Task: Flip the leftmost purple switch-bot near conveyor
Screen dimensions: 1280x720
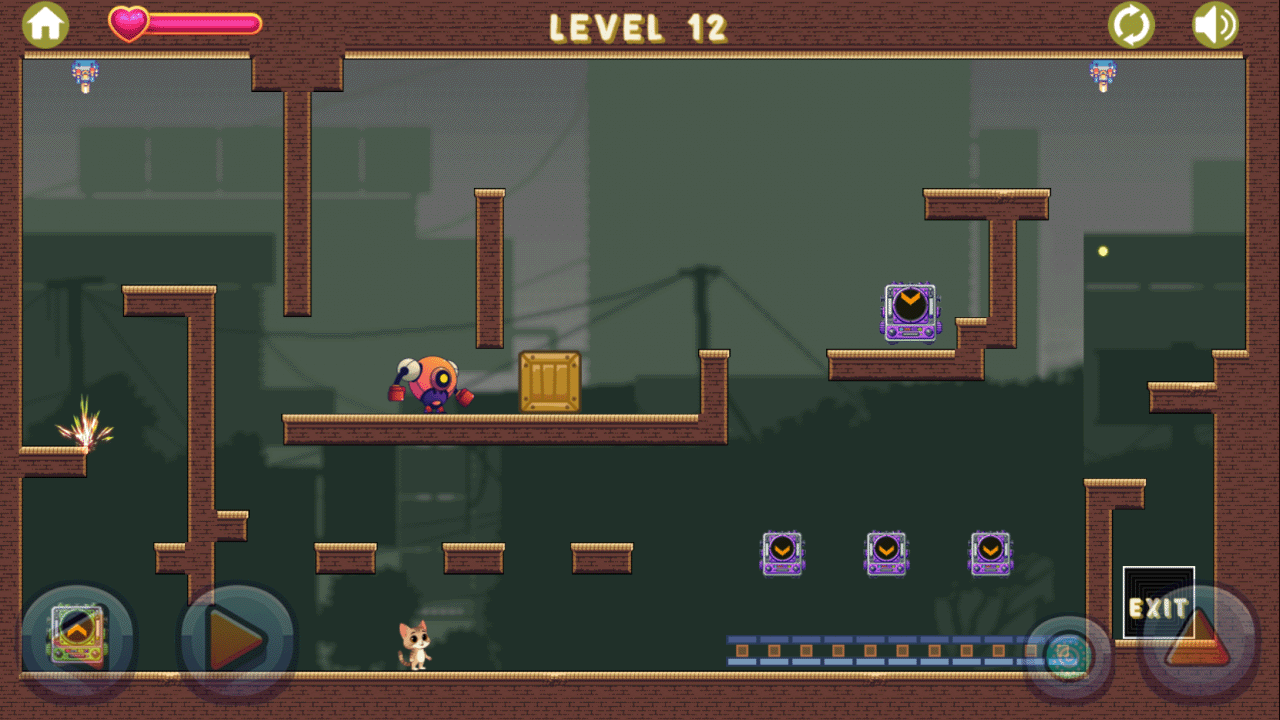Action: click(x=784, y=552)
